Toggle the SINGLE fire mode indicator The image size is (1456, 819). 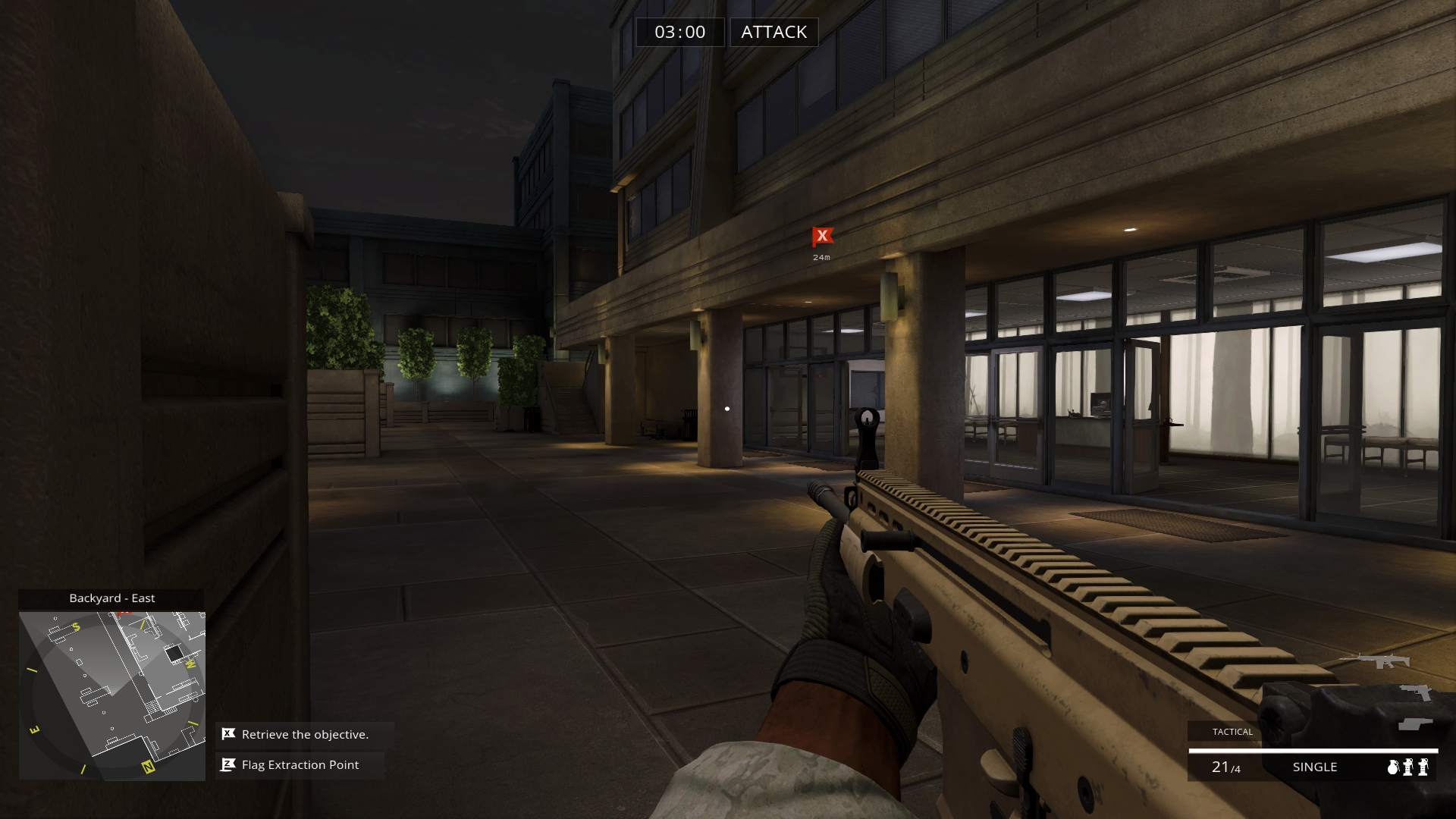1315,767
